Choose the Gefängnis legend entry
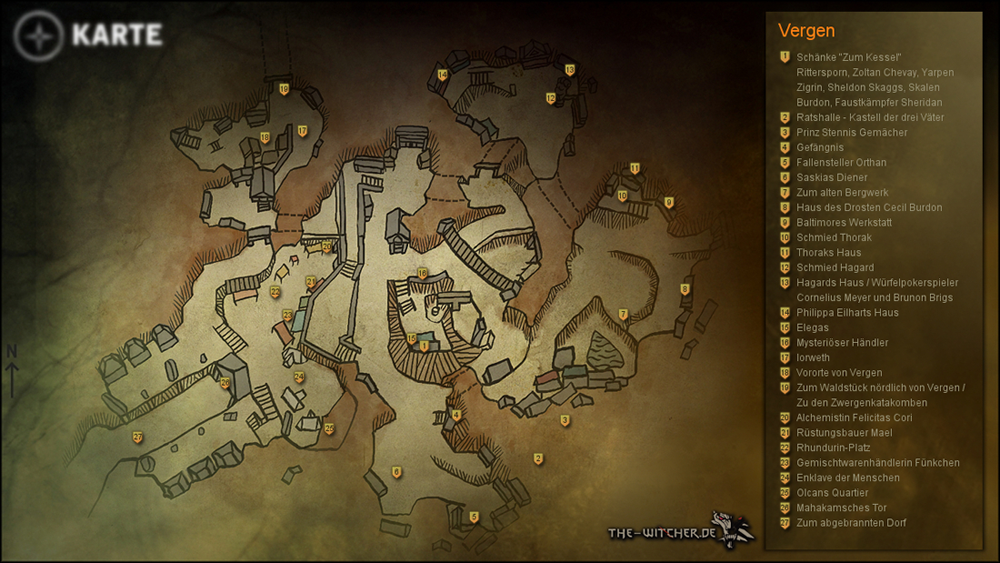 pos(820,148)
